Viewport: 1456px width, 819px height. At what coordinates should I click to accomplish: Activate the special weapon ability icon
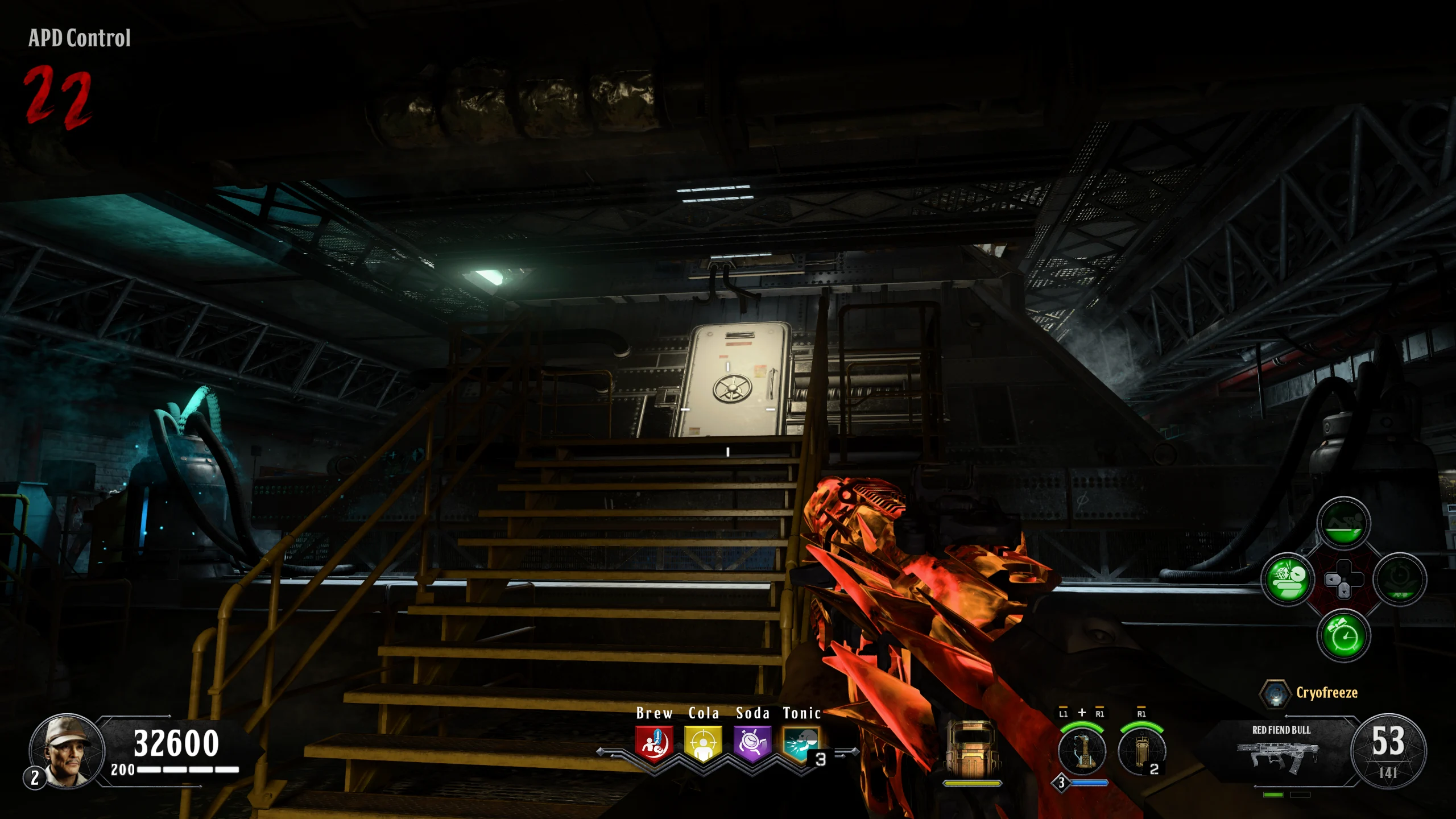click(x=1082, y=751)
